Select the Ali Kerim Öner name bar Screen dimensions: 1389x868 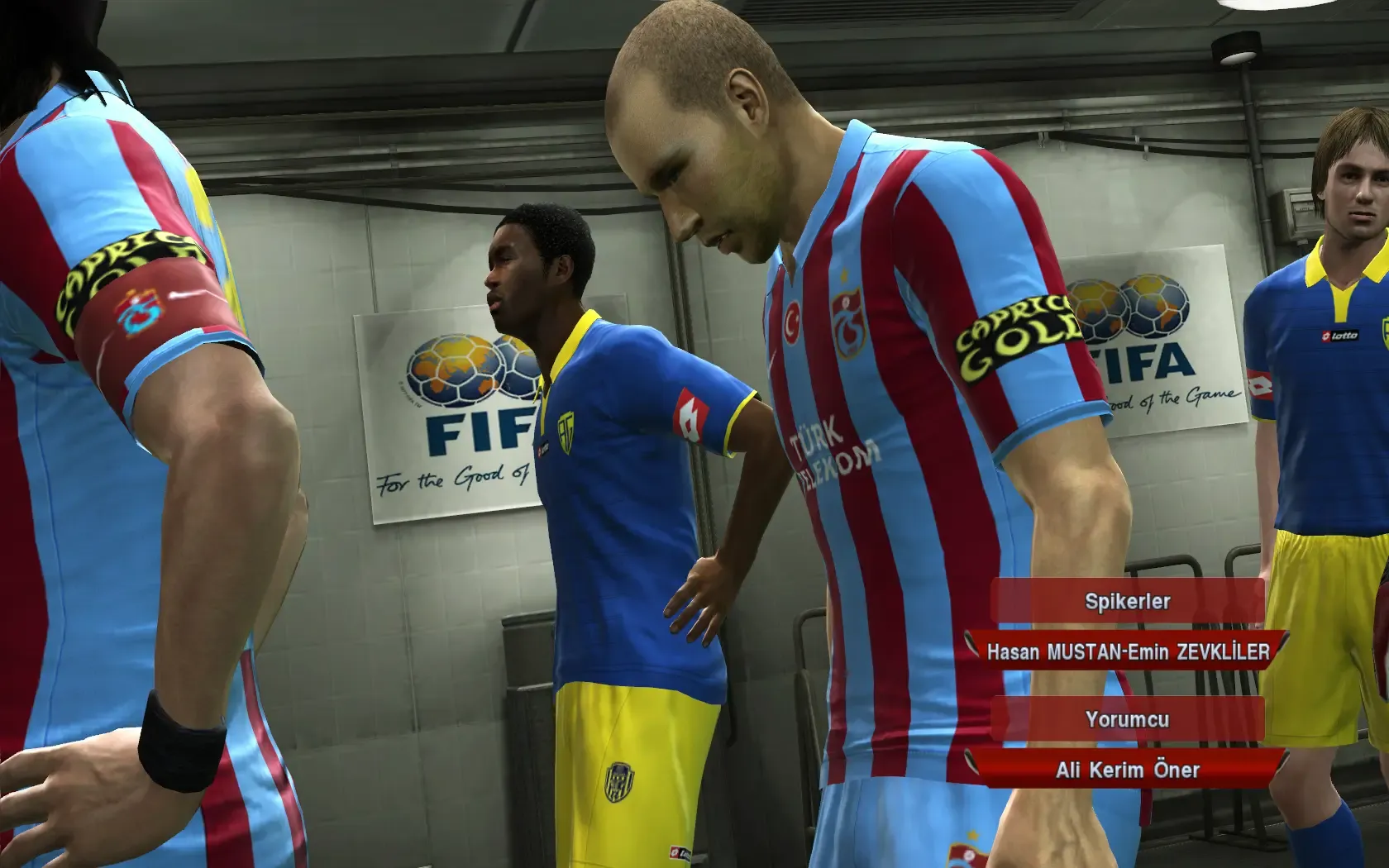point(1127,770)
